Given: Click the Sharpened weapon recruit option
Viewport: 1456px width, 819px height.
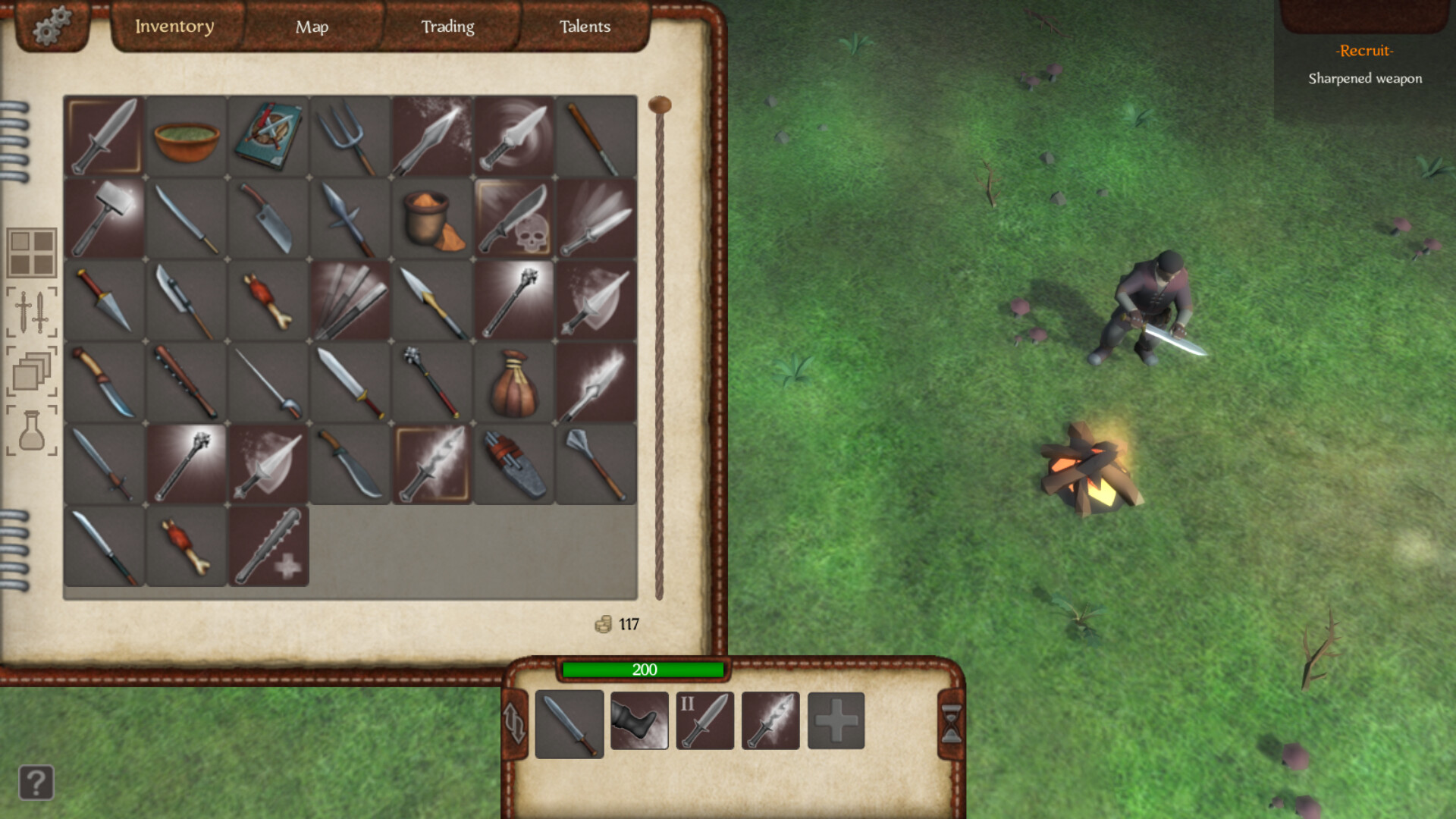Looking at the screenshot, I should [x=1365, y=78].
